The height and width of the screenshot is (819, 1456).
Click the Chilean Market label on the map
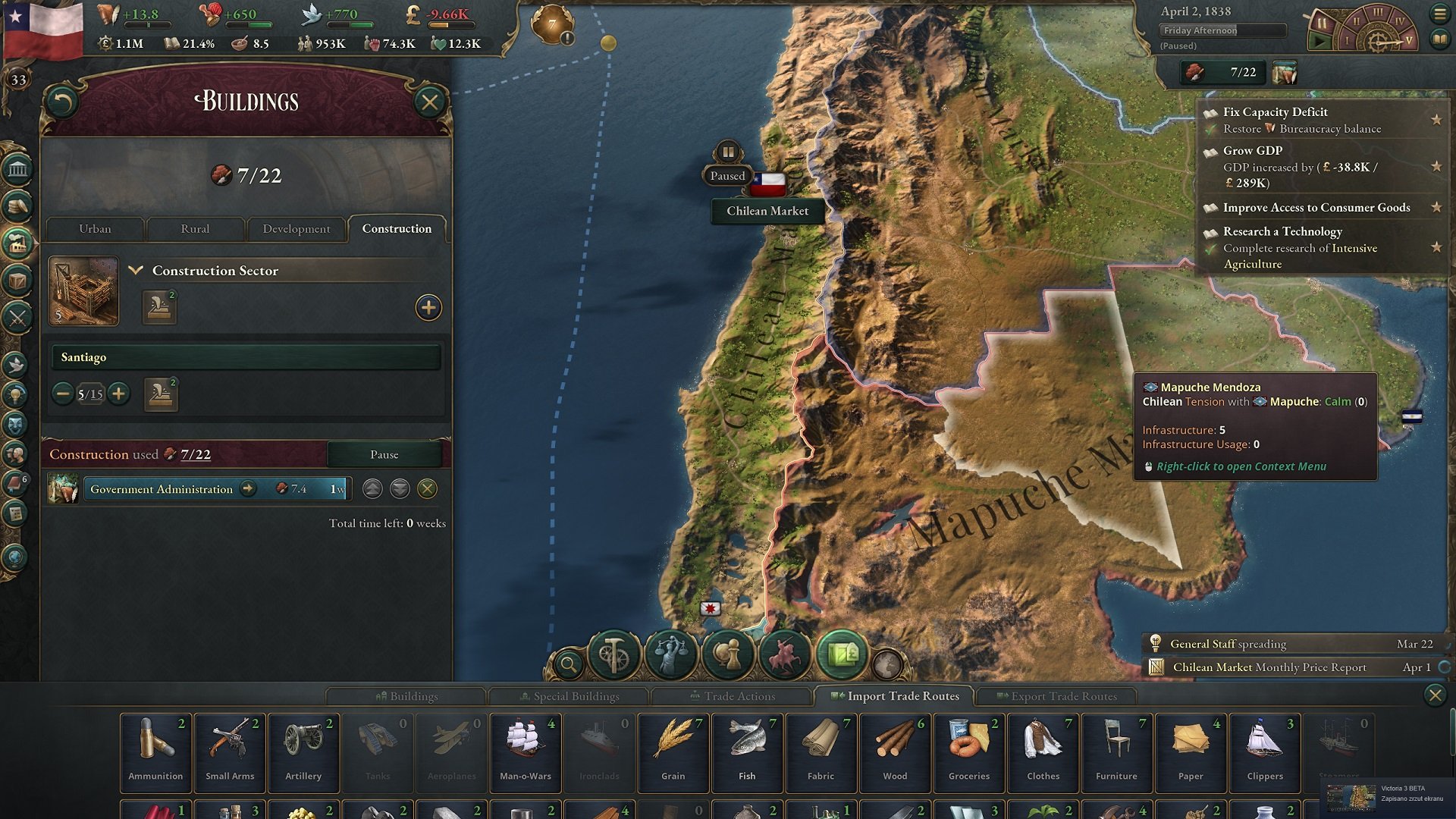[768, 211]
